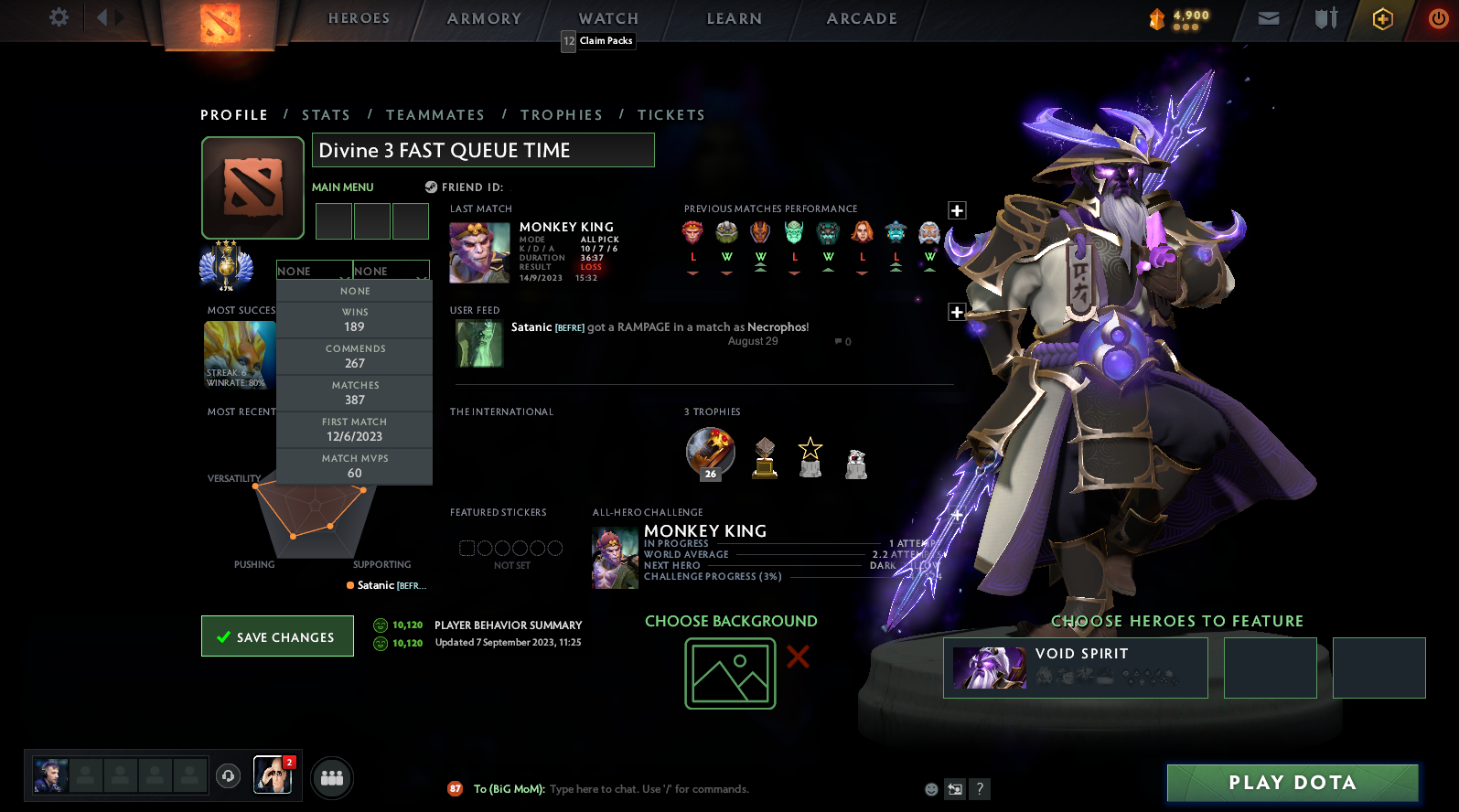Open the party/group icon near friends list

(x=331, y=777)
